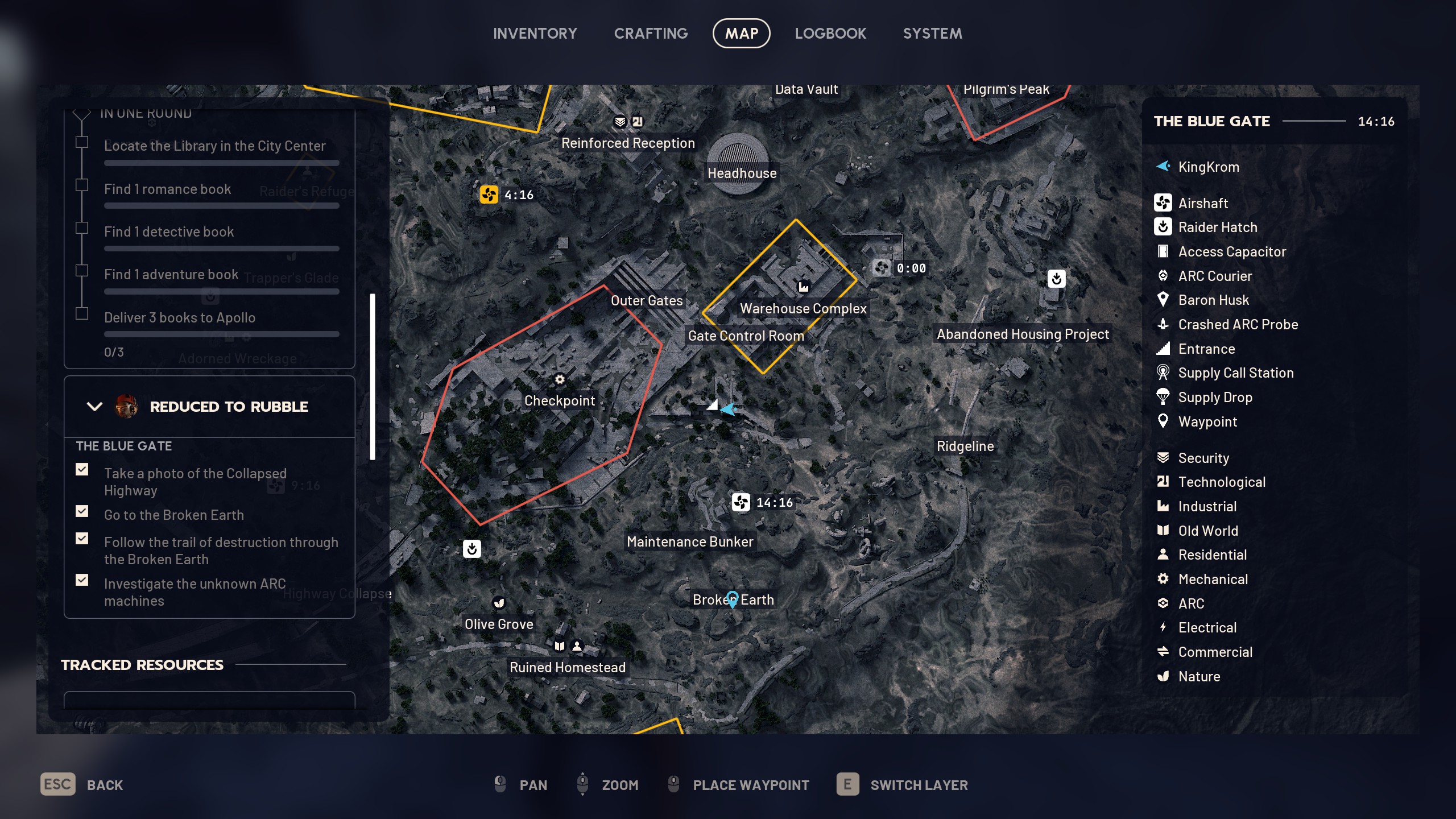This screenshot has width=1456, height=819.
Task: Switch to the INVENTORY tab
Action: (x=535, y=33)
